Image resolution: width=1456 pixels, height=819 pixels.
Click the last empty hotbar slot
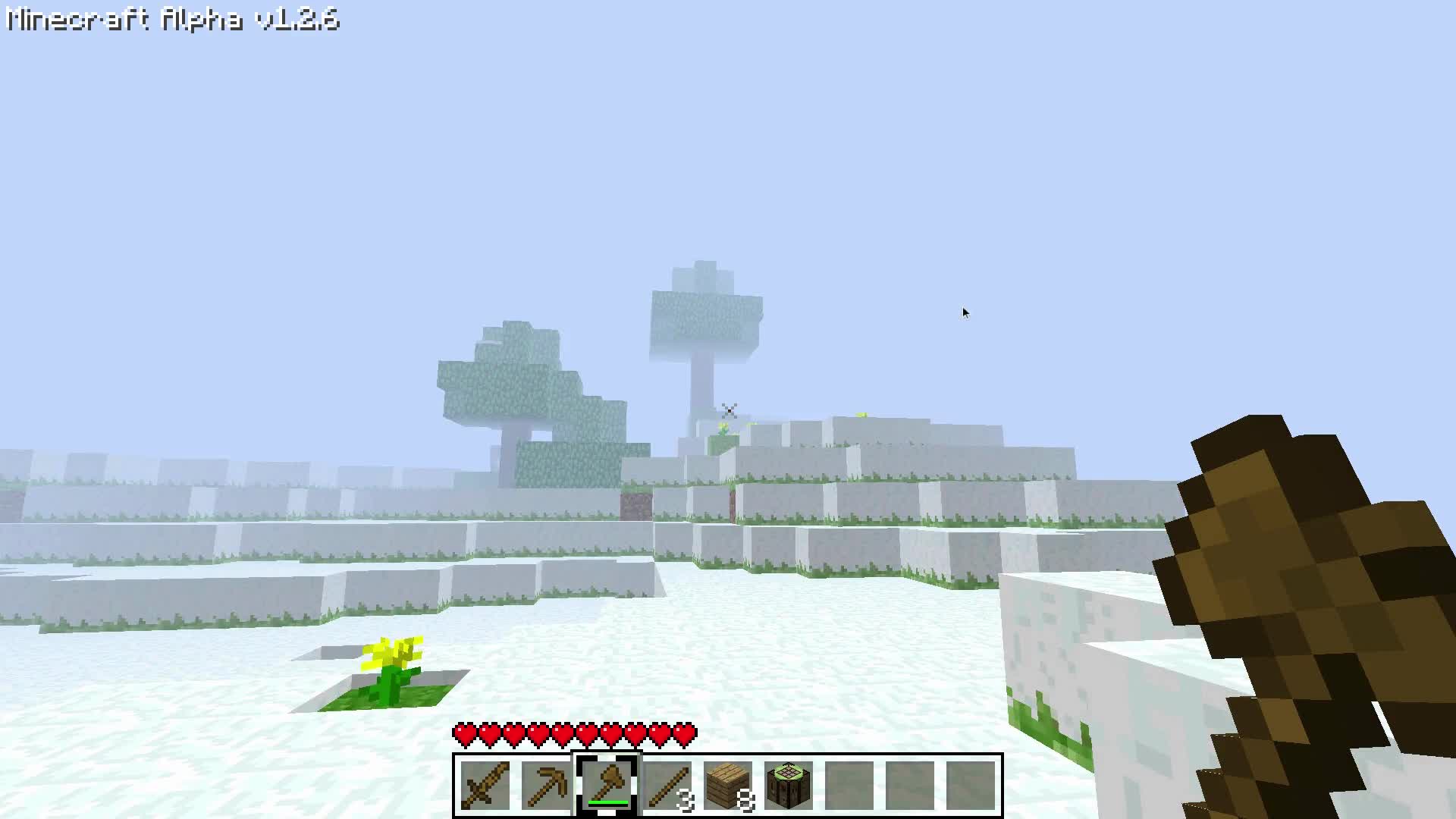pyautogui.click(x=972, y=786)
